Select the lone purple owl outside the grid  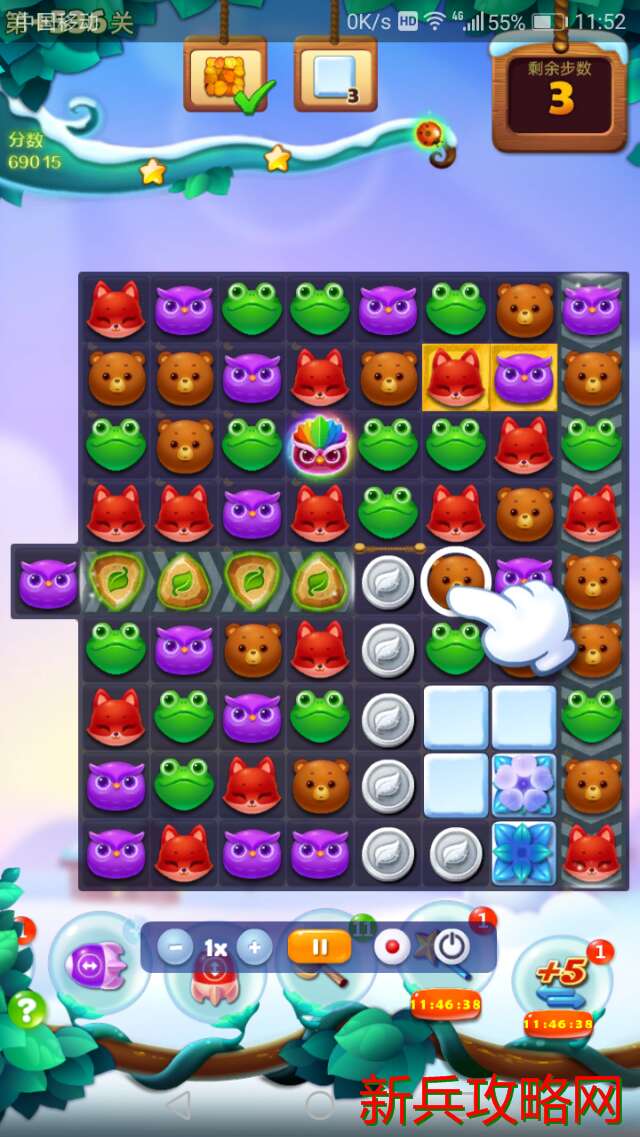point(47,582)
